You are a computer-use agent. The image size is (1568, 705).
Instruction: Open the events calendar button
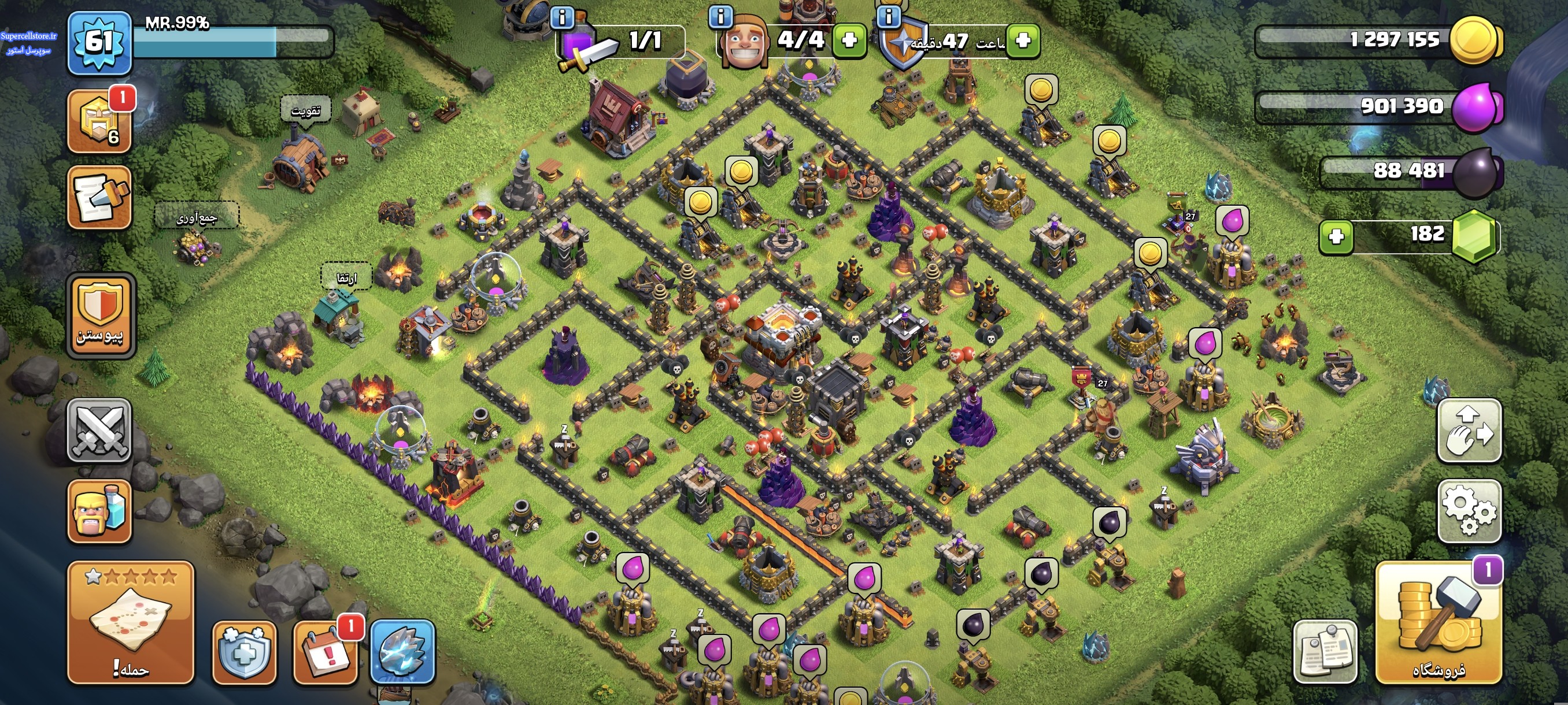coord(326,652)
